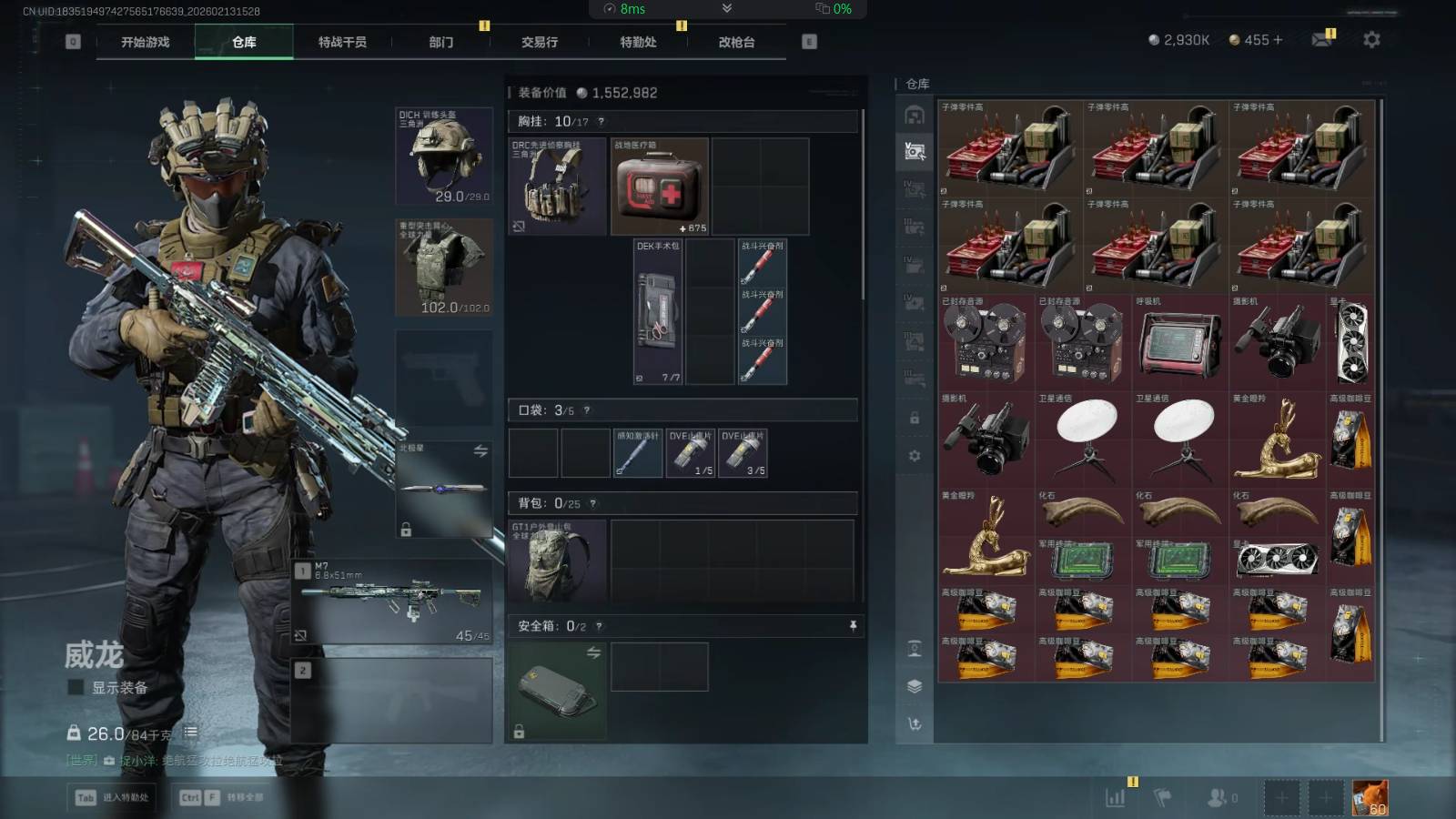
Task: Click the 转移全部 transfer all button
Action: (x=223, y=798)
